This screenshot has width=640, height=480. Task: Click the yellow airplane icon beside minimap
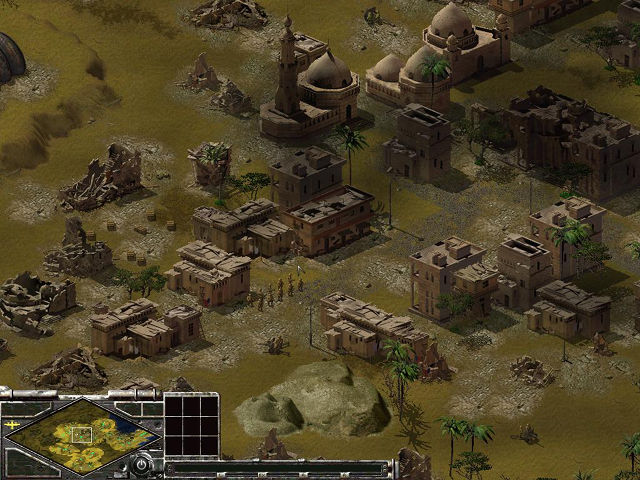pyautogui.click(x=12, y=424)
